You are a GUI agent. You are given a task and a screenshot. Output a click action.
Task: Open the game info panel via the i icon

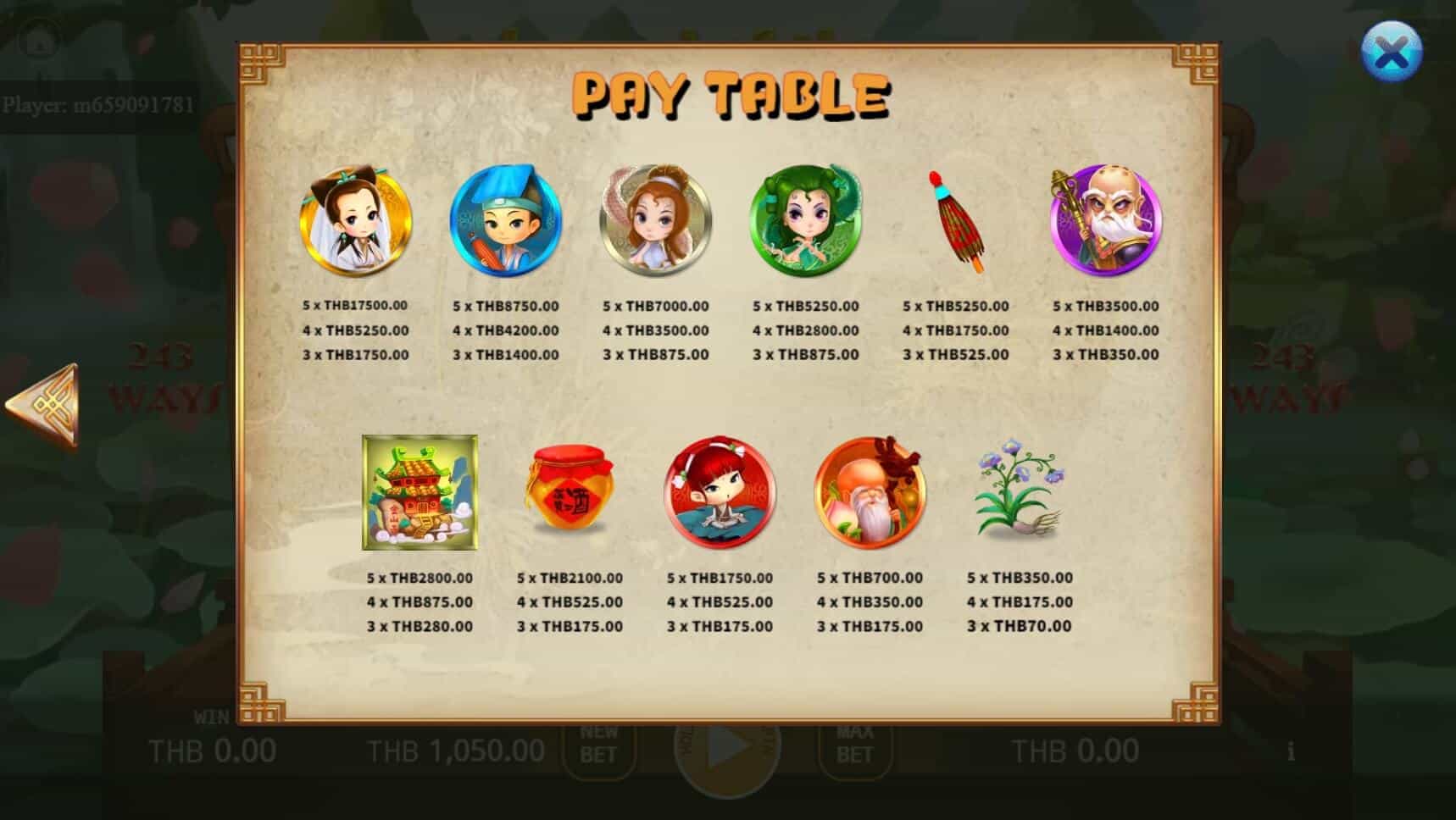pyautogui.click(x=1291, y=749)
